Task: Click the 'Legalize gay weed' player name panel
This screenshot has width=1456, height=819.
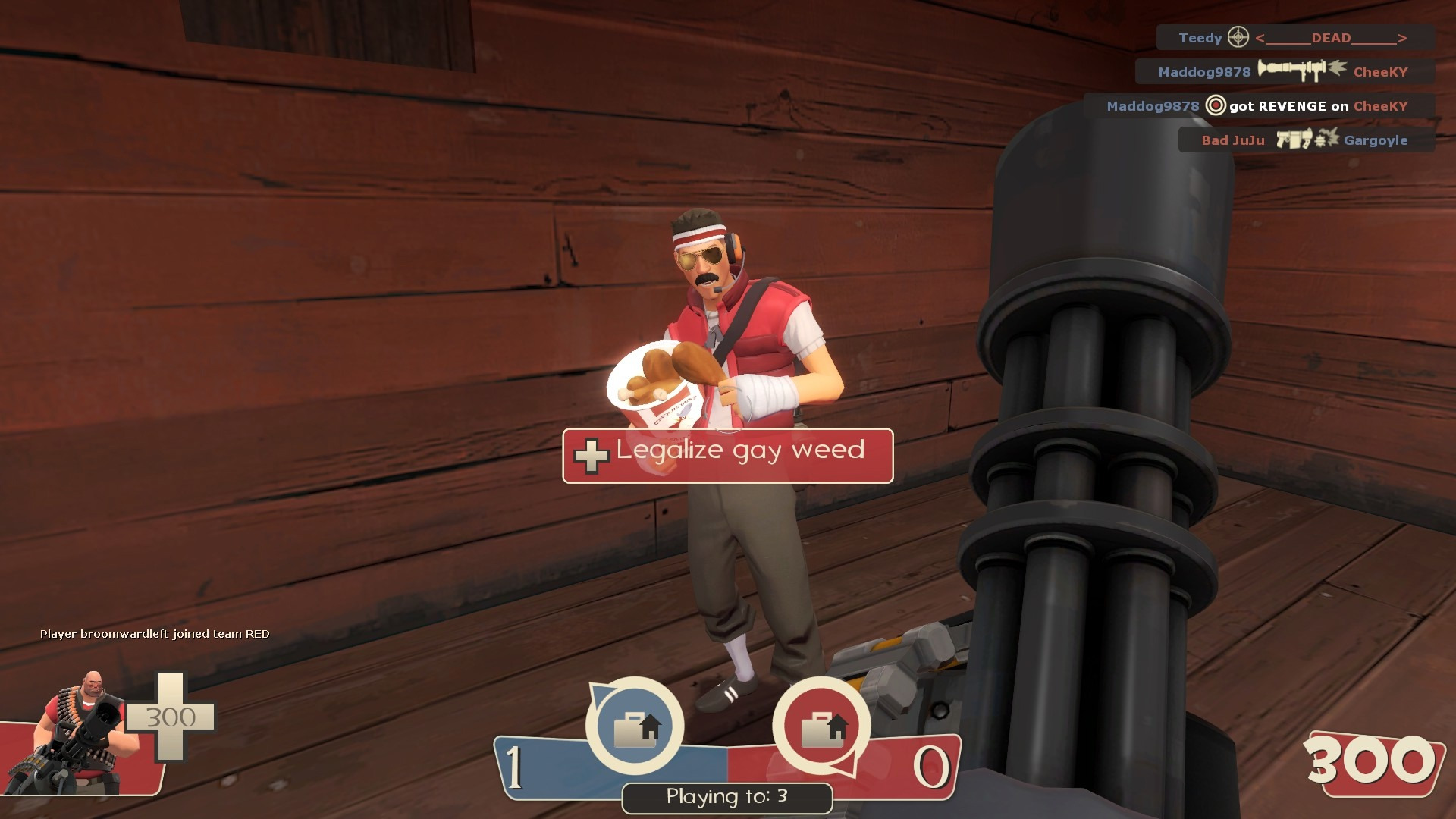Action: pos(727,456)
